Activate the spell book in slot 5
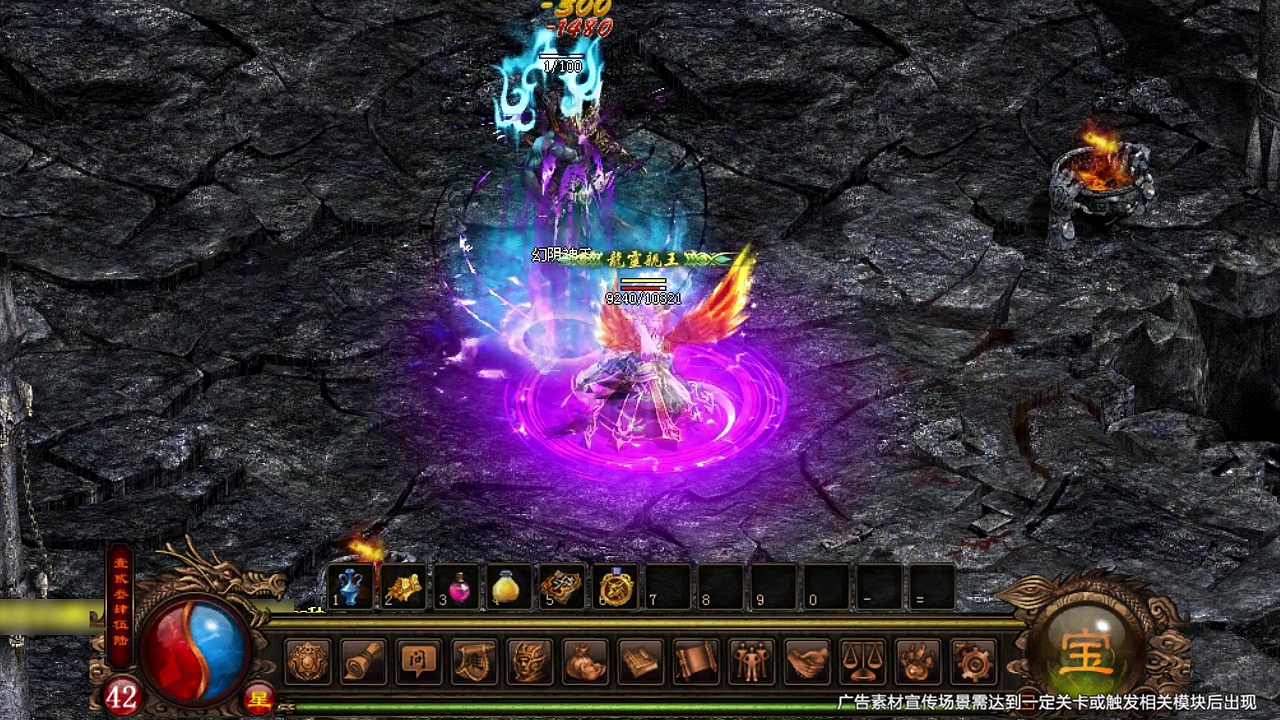 (563, 587)
